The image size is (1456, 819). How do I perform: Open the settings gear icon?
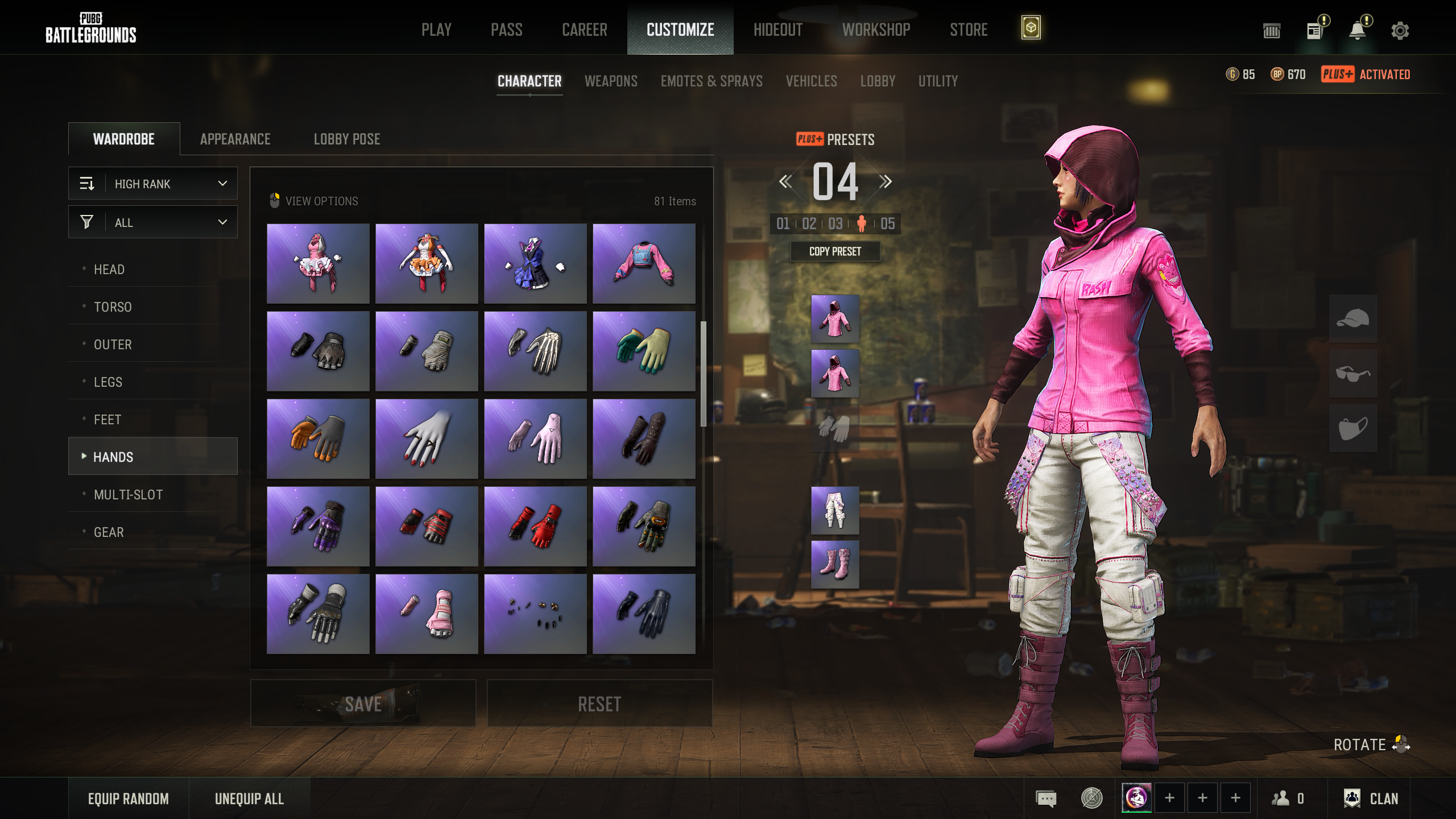pos(1400,31)
